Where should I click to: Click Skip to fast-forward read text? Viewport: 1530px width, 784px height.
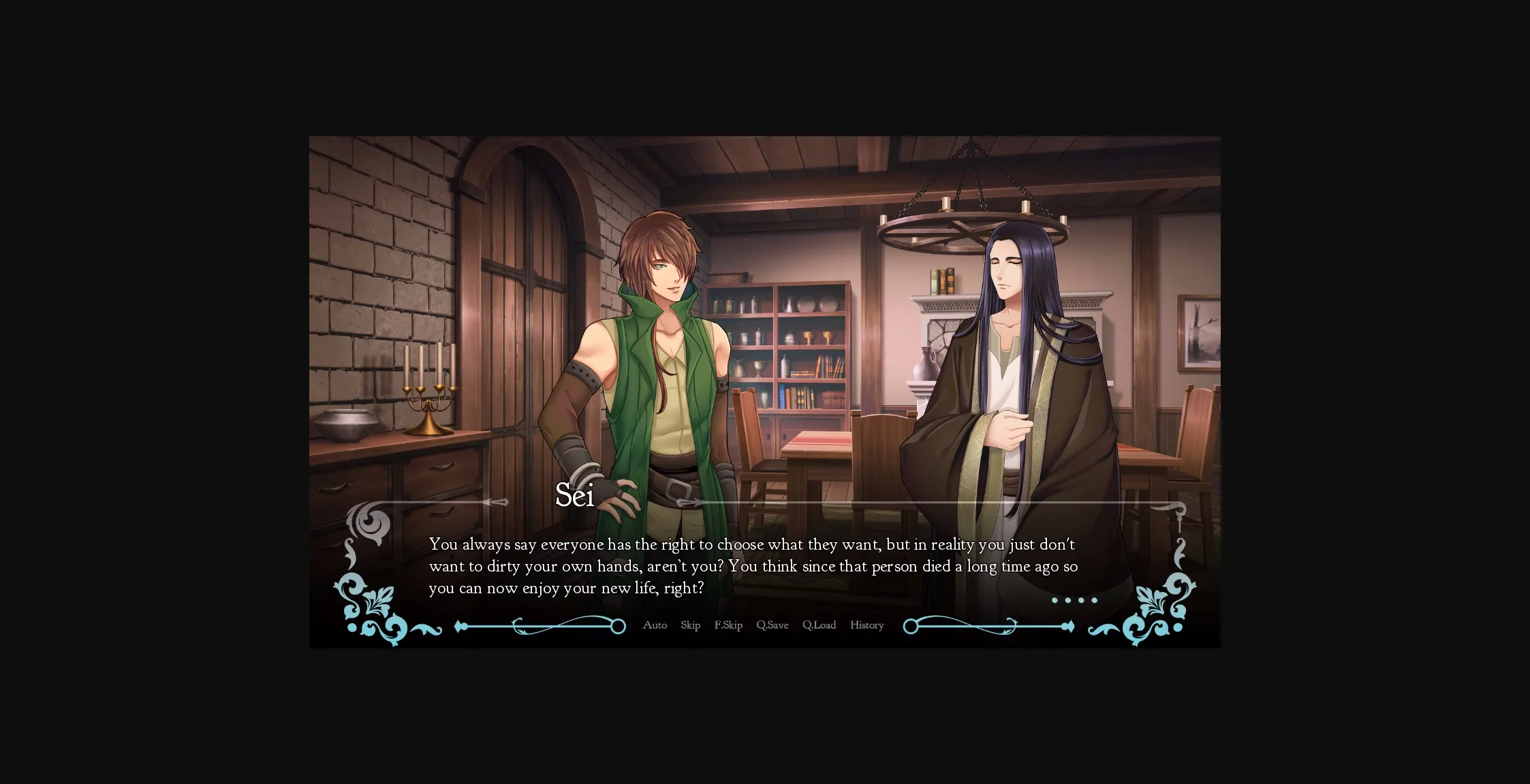pos(690,625)
